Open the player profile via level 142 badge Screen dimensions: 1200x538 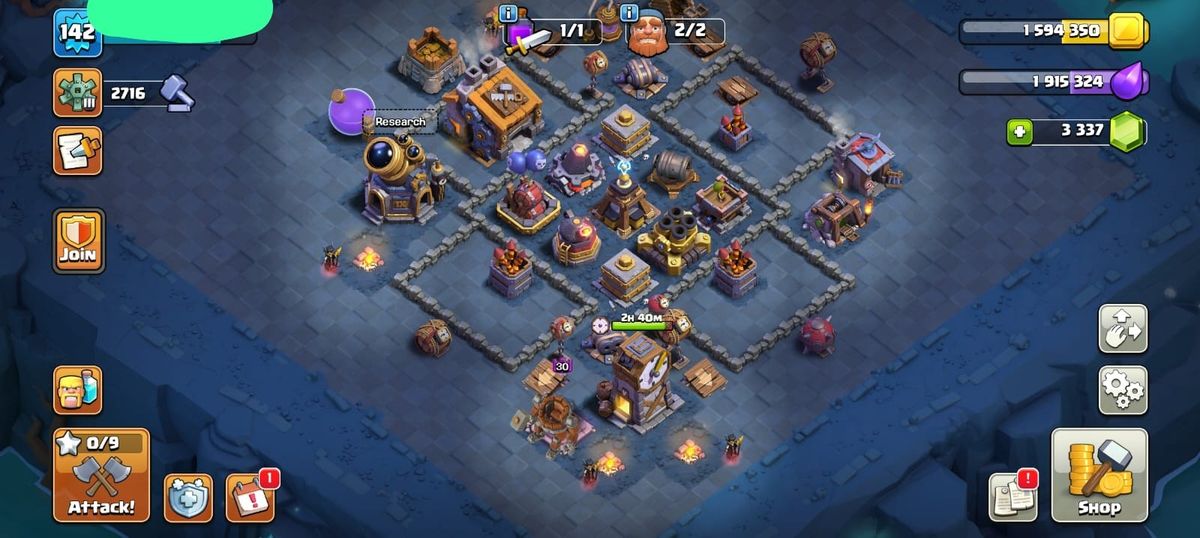click(77, 33)
